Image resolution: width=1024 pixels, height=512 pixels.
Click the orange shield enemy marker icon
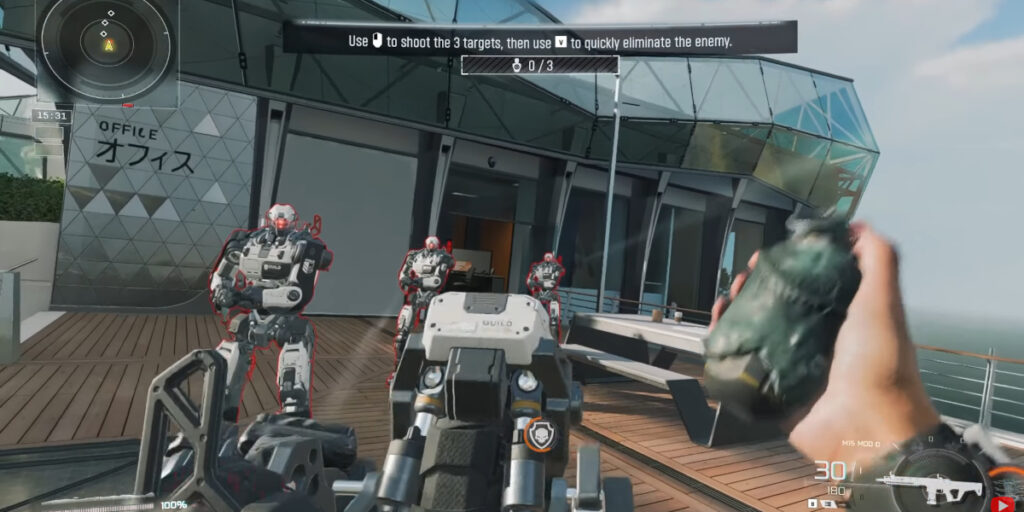pos(540,432)
